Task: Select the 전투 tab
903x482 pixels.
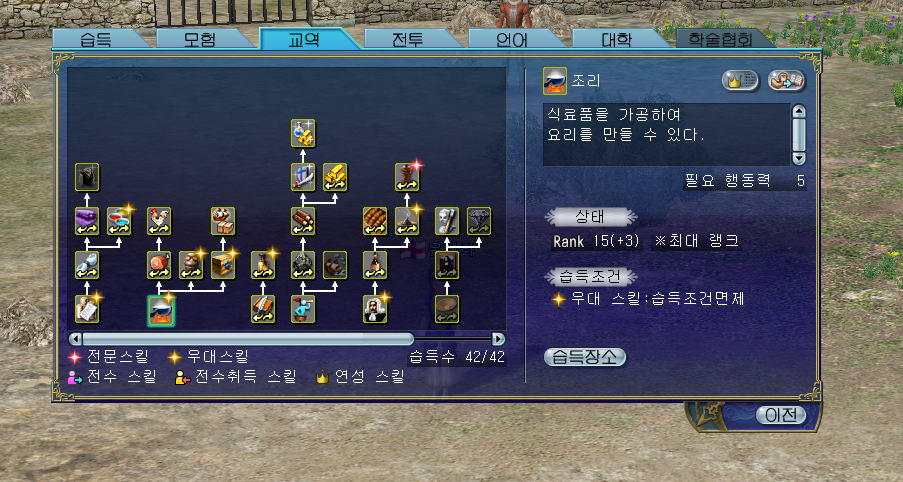Action: point(408,39)
